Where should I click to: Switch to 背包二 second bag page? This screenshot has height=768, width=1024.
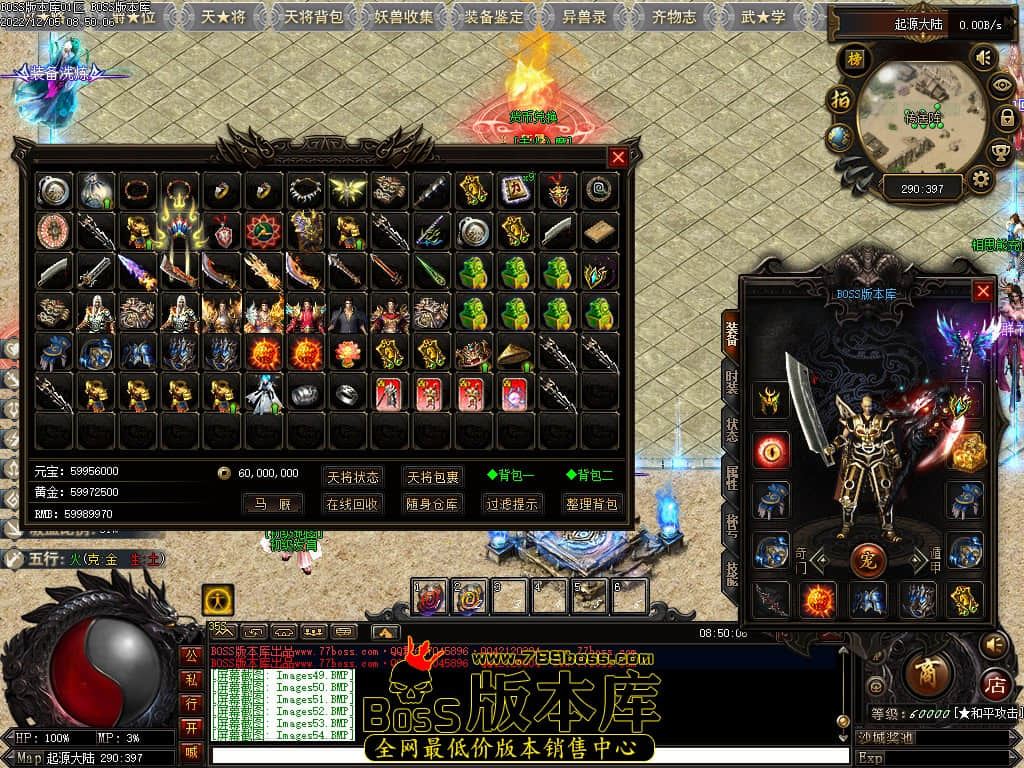point(589,476)
